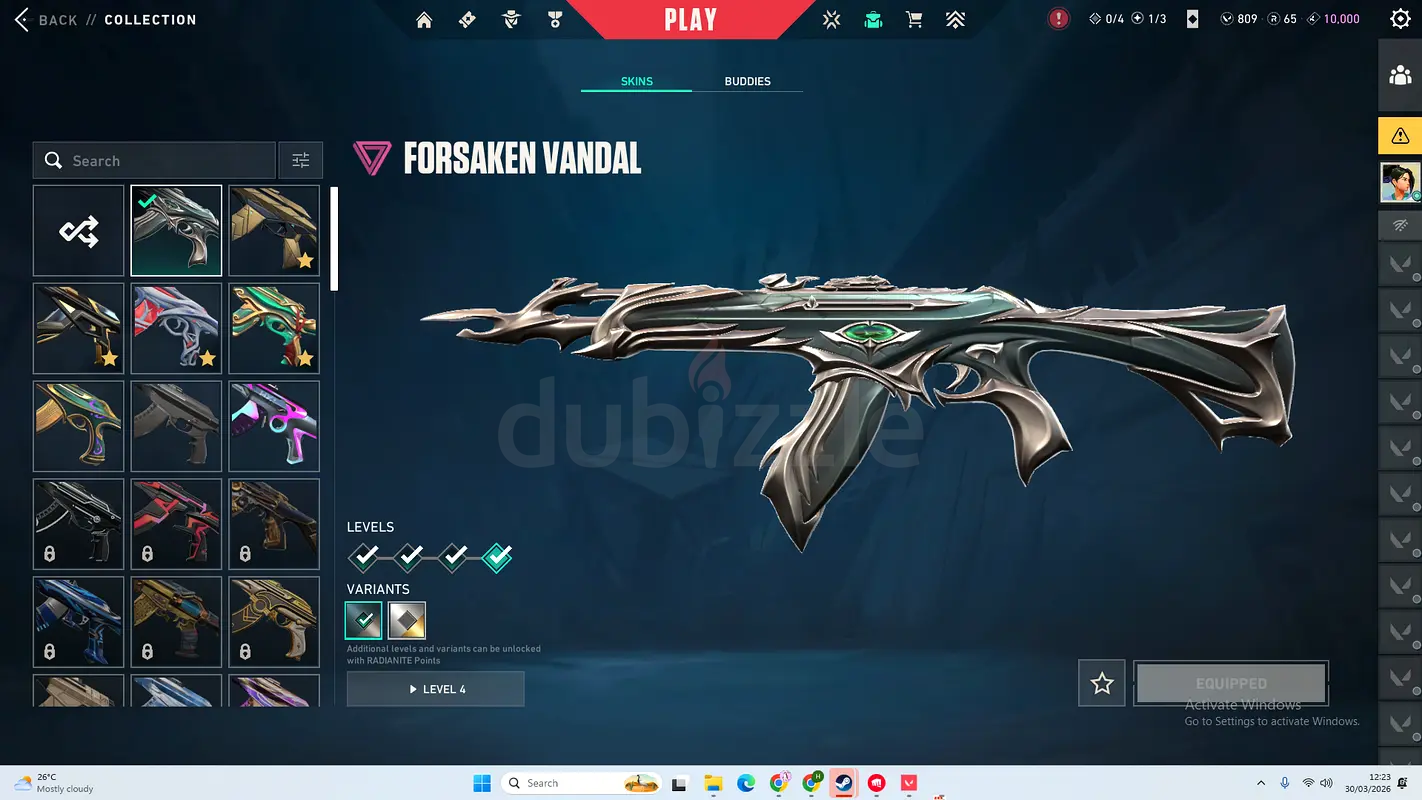Open the social friends panel
This screenshot has width=1422, height=800.
coord(1400,76)
